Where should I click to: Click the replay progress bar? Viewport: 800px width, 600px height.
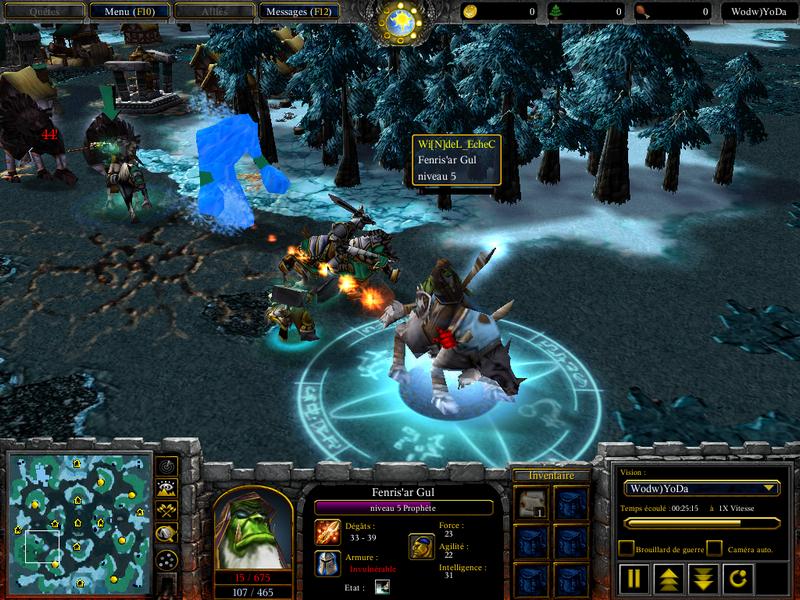click(700, 522)
